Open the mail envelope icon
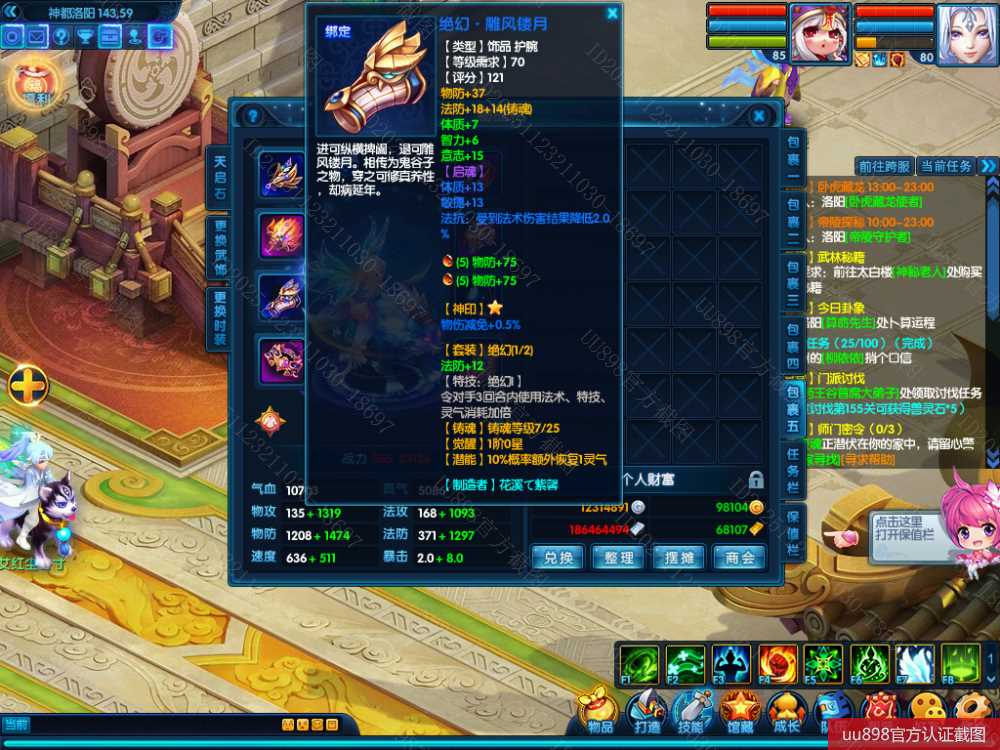1000x750 pixels. point(37,37)
